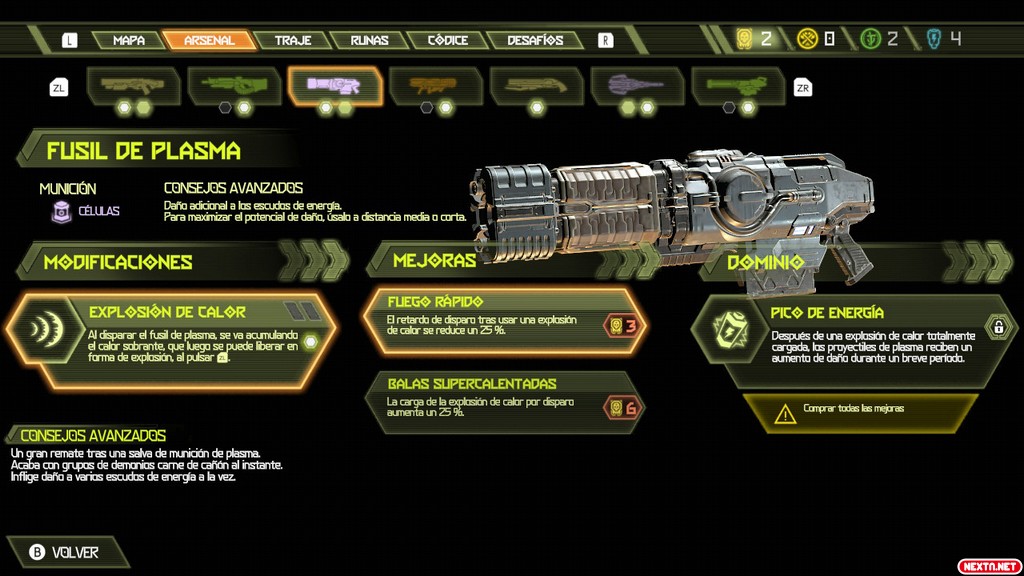
Task: Choose the purple ballista weapon slot
Action: 638,86
